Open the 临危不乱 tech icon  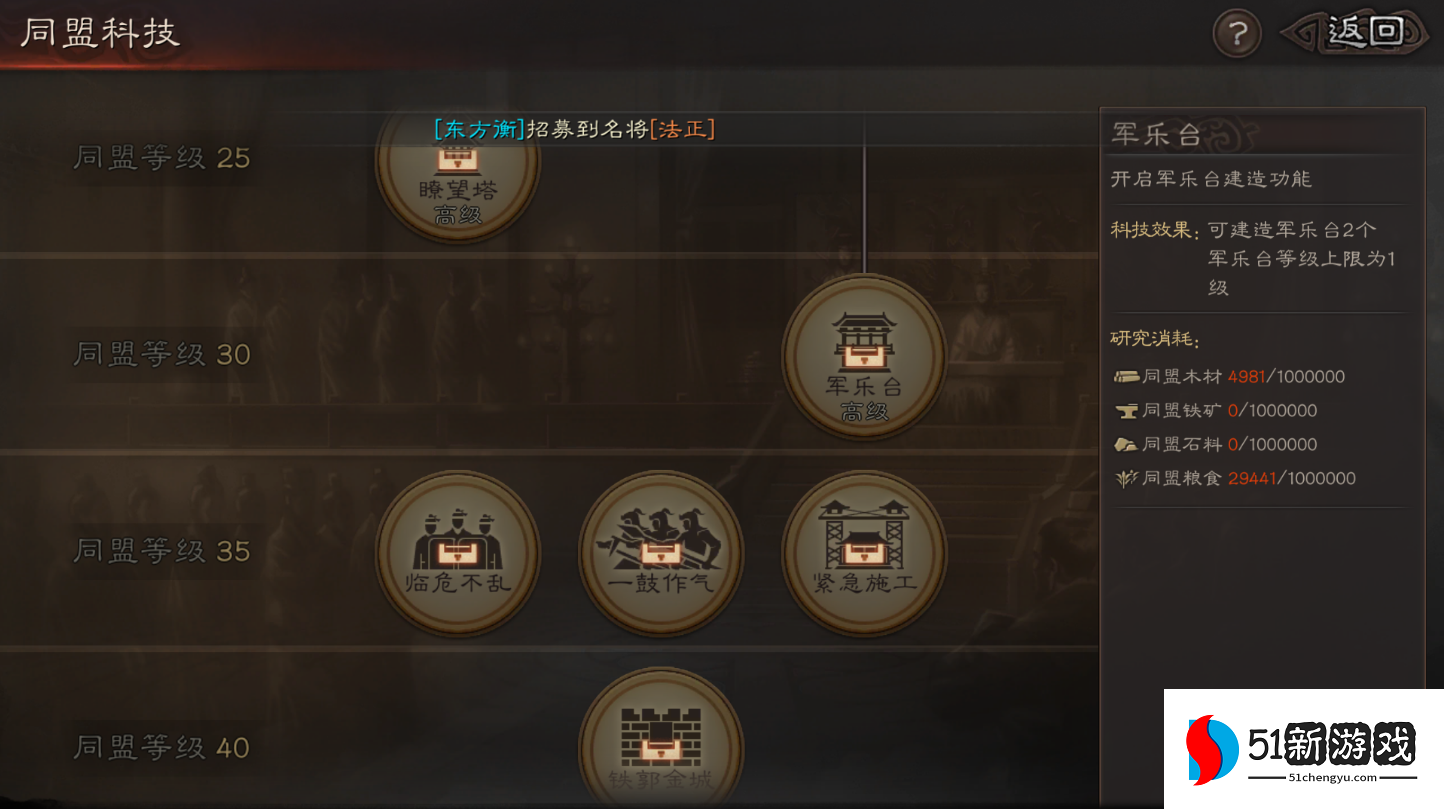457,552
